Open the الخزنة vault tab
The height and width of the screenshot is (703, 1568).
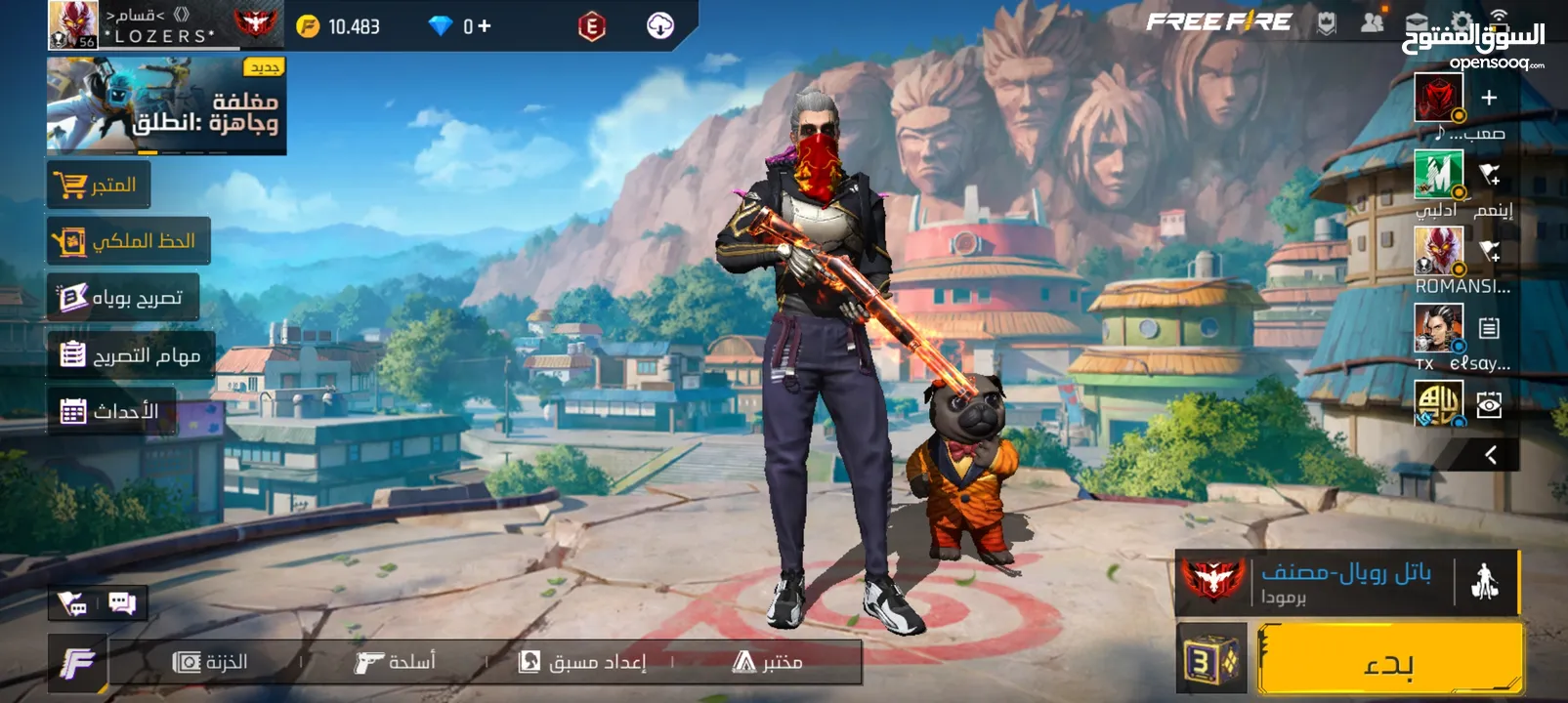[210, 662]
